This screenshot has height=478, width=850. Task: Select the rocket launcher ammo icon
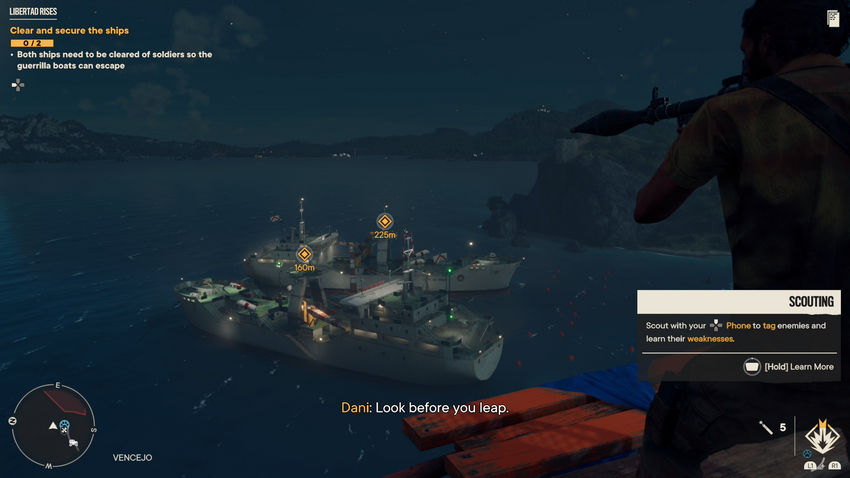click(x=766, y=428)
